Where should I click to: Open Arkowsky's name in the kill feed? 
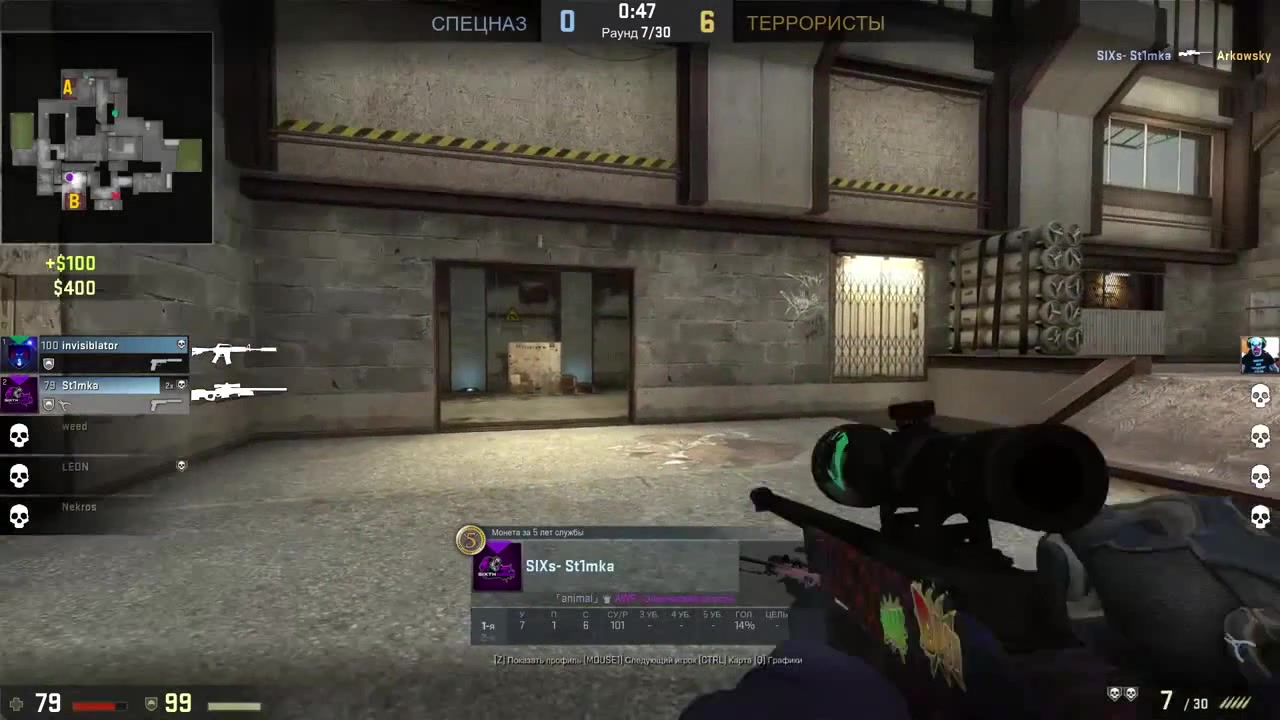pyautogui.click(x=1243, y=56)
